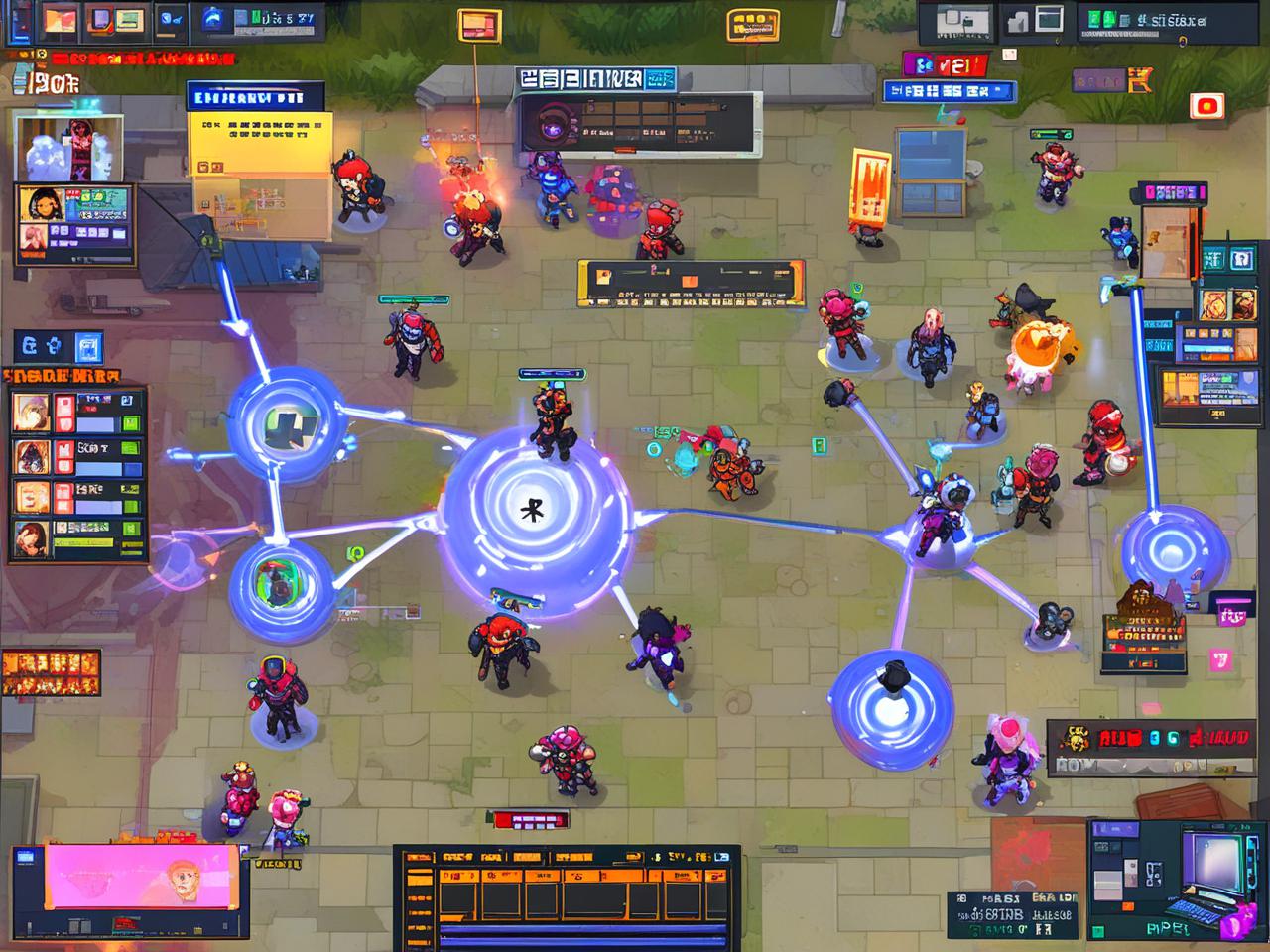Image resolution: width=1270 pixels, height=952 pixels.
Task: Click the highlighted light-blue square icon on the left
Action: coord(88,347)
